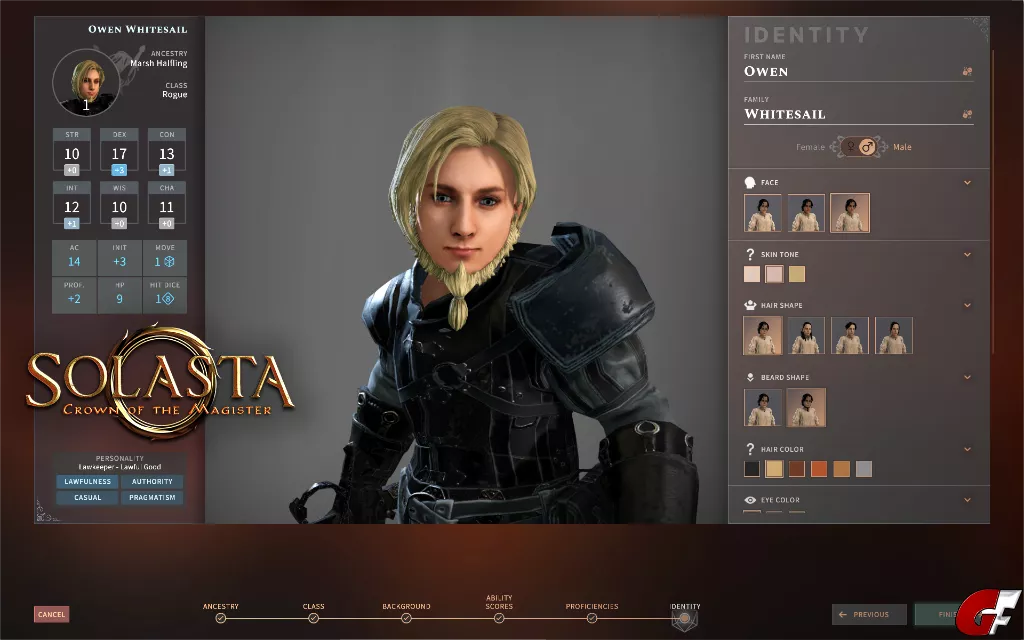Go back with the Previous button

tap(869, 614)
